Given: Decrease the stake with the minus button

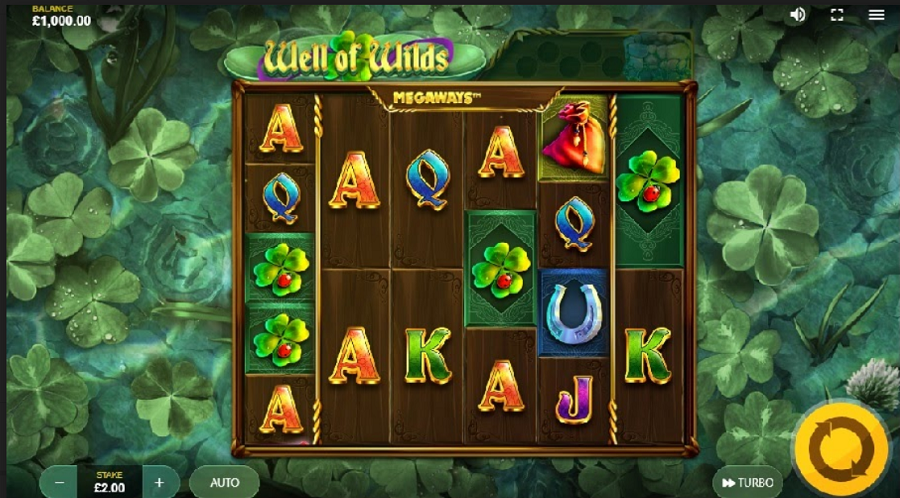Looking at the screenshot, I should point(60,482).
